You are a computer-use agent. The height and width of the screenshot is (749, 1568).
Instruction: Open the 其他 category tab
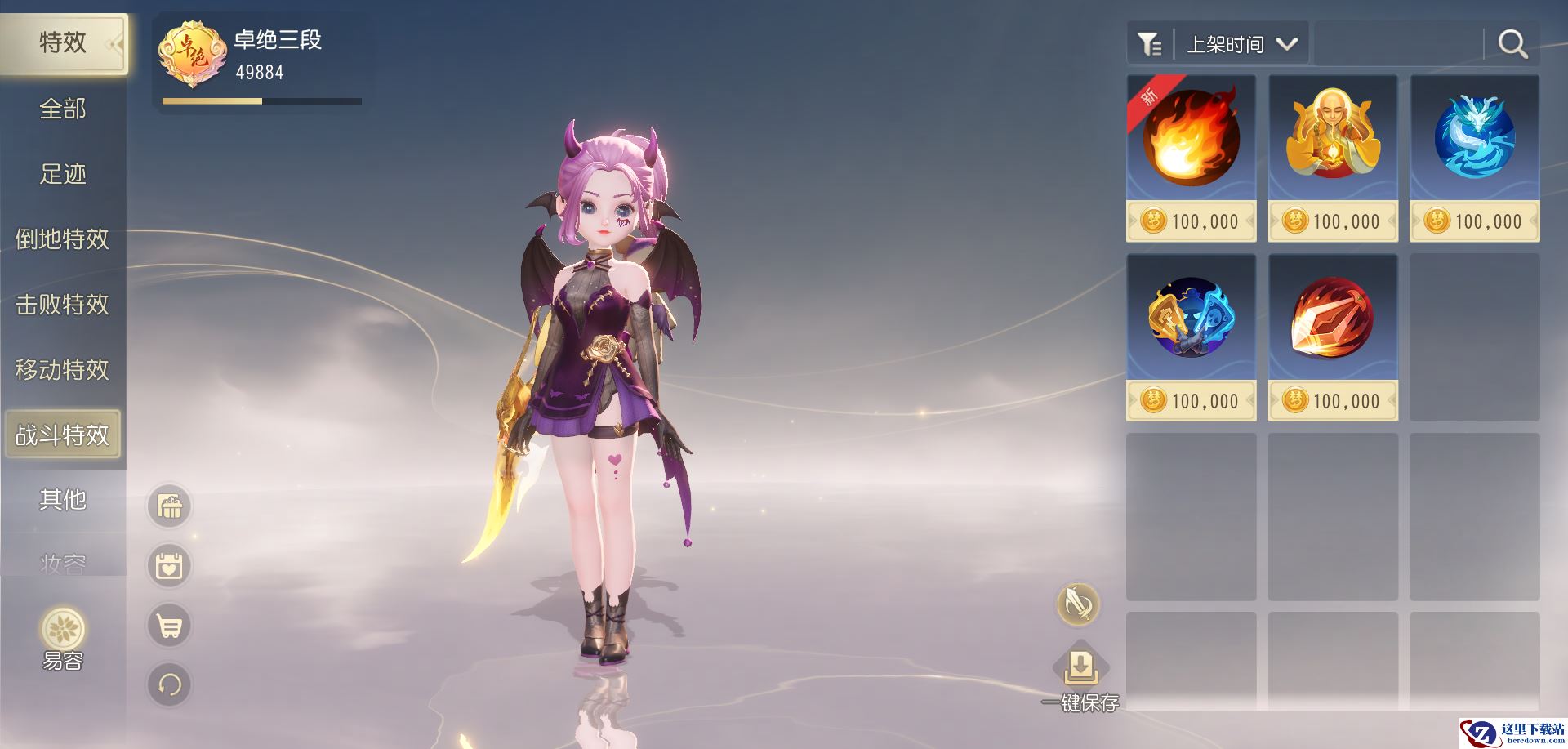point(62,499)
